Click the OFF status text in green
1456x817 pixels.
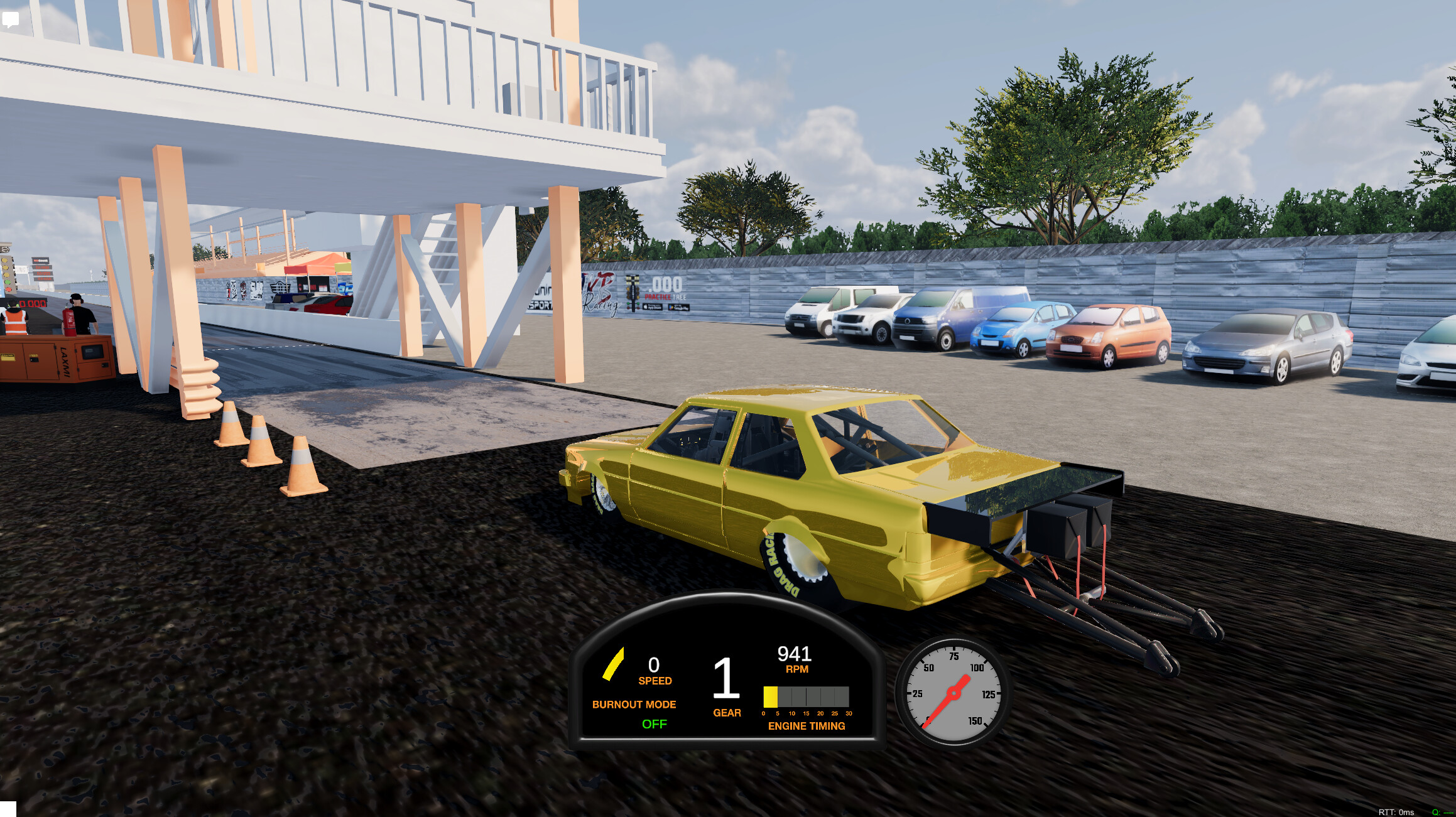656,724
